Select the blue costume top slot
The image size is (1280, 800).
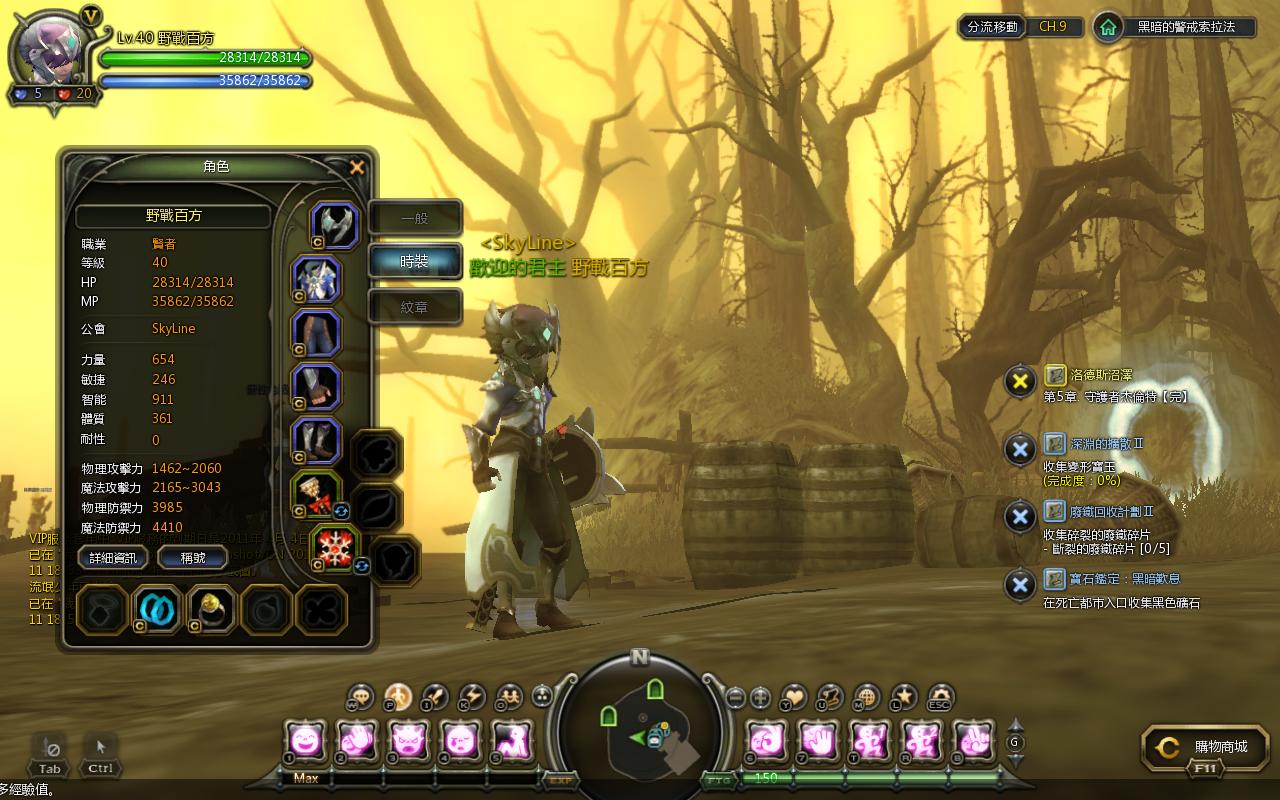tap(317, 279)
